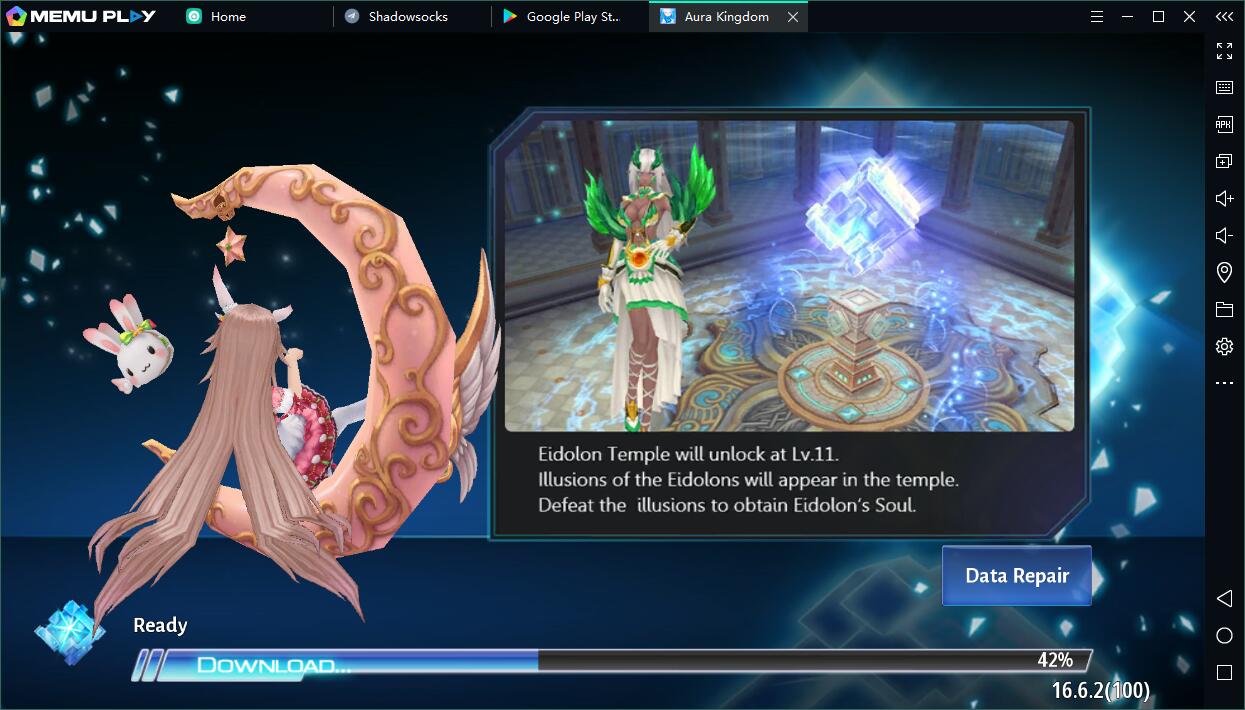
Task: Switch to the Home tab
Action: click(228, 17)
